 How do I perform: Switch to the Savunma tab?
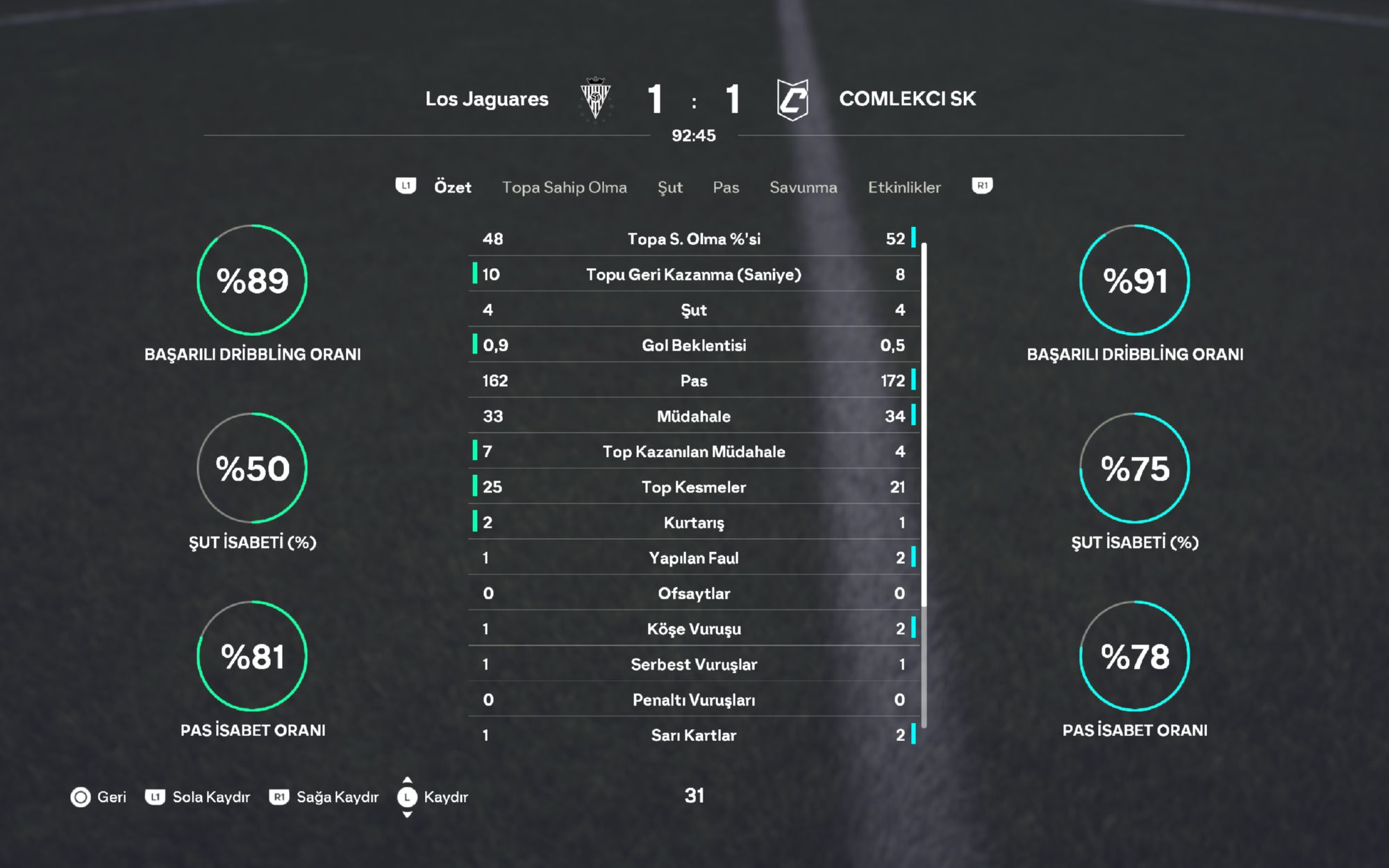pyautogui.click(x=803, y=187)
